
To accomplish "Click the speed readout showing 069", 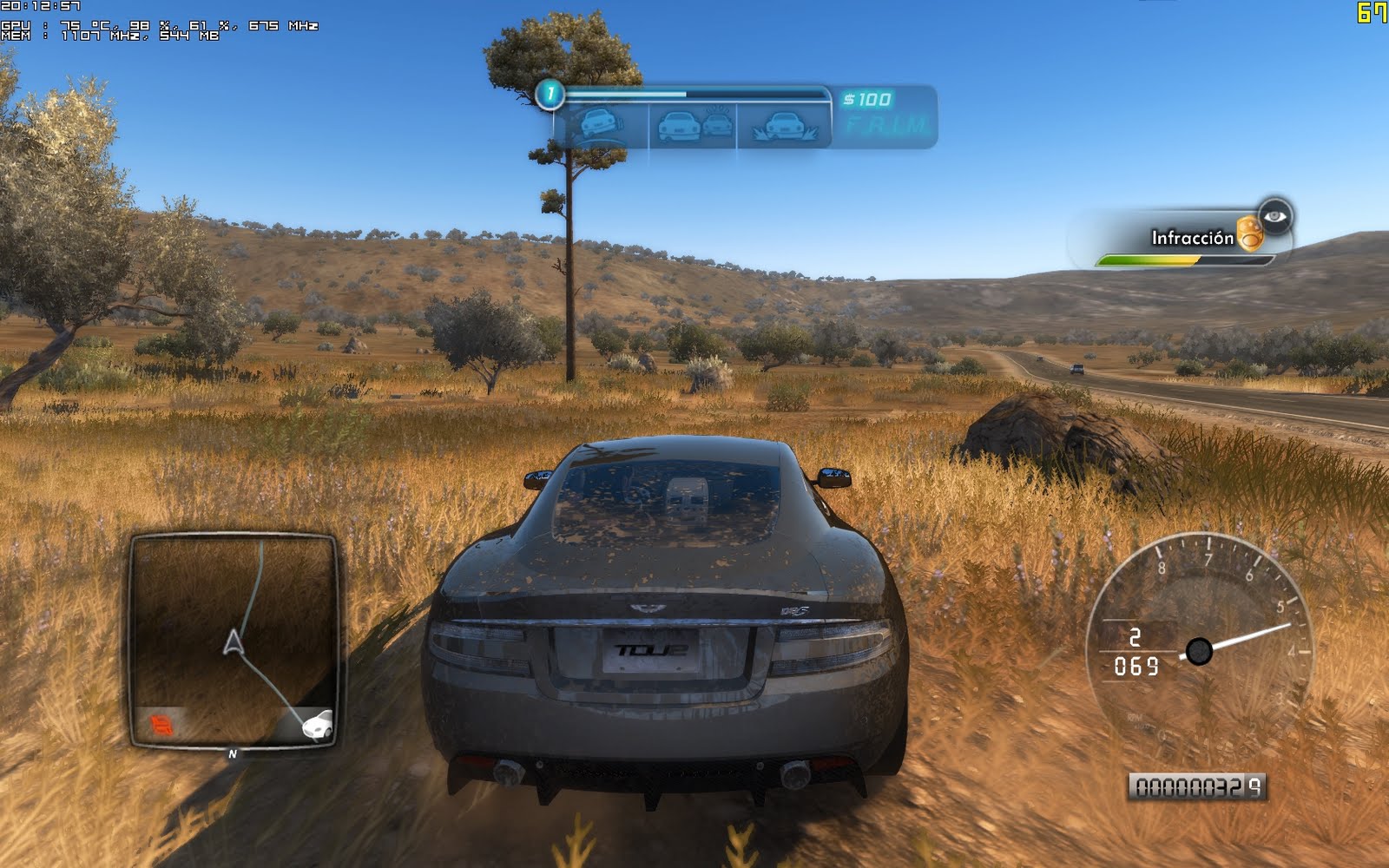I will coord(1140,666).
